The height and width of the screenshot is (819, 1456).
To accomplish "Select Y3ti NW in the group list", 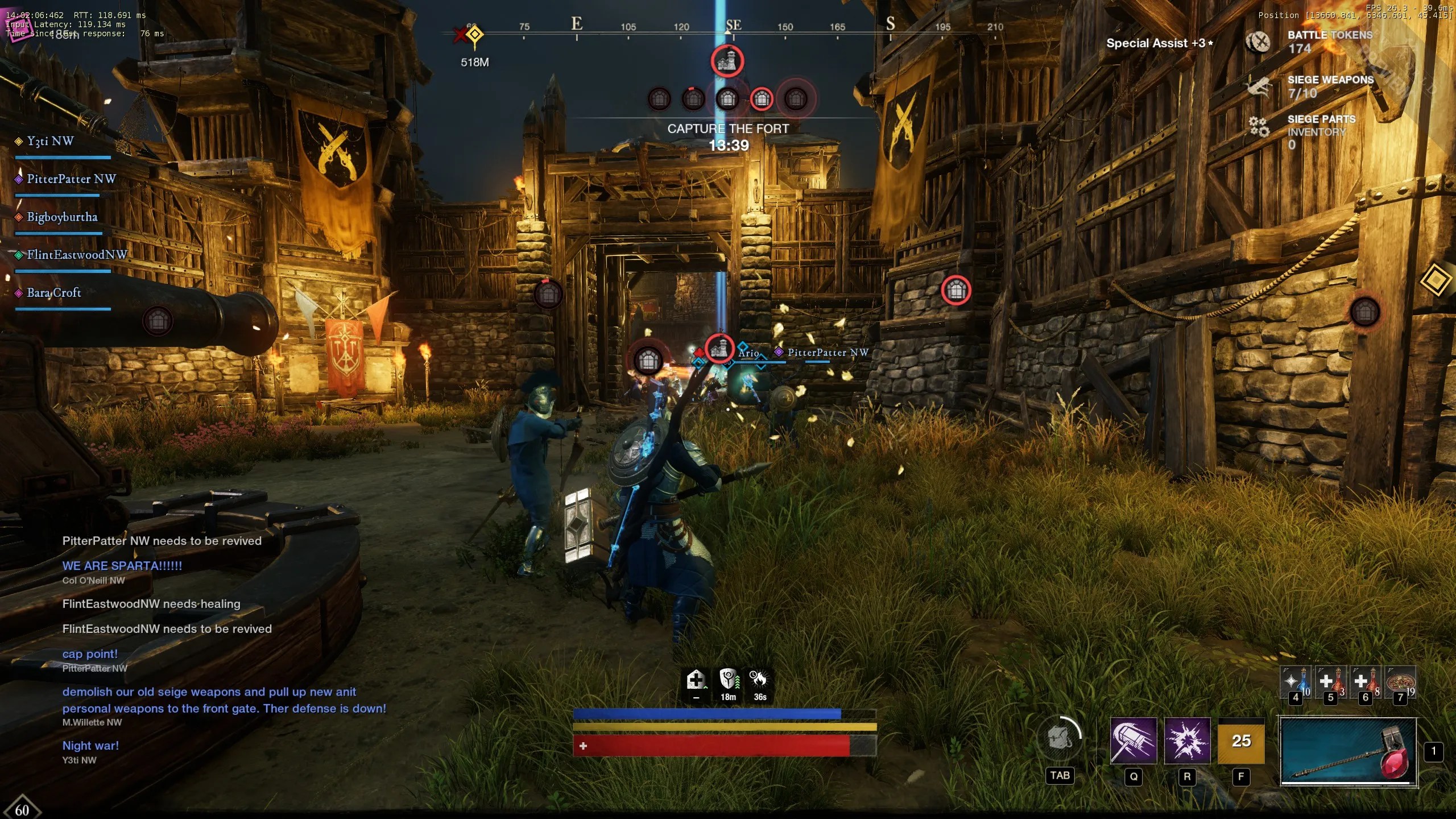I will pyautogui.click(x=50, y=141).
